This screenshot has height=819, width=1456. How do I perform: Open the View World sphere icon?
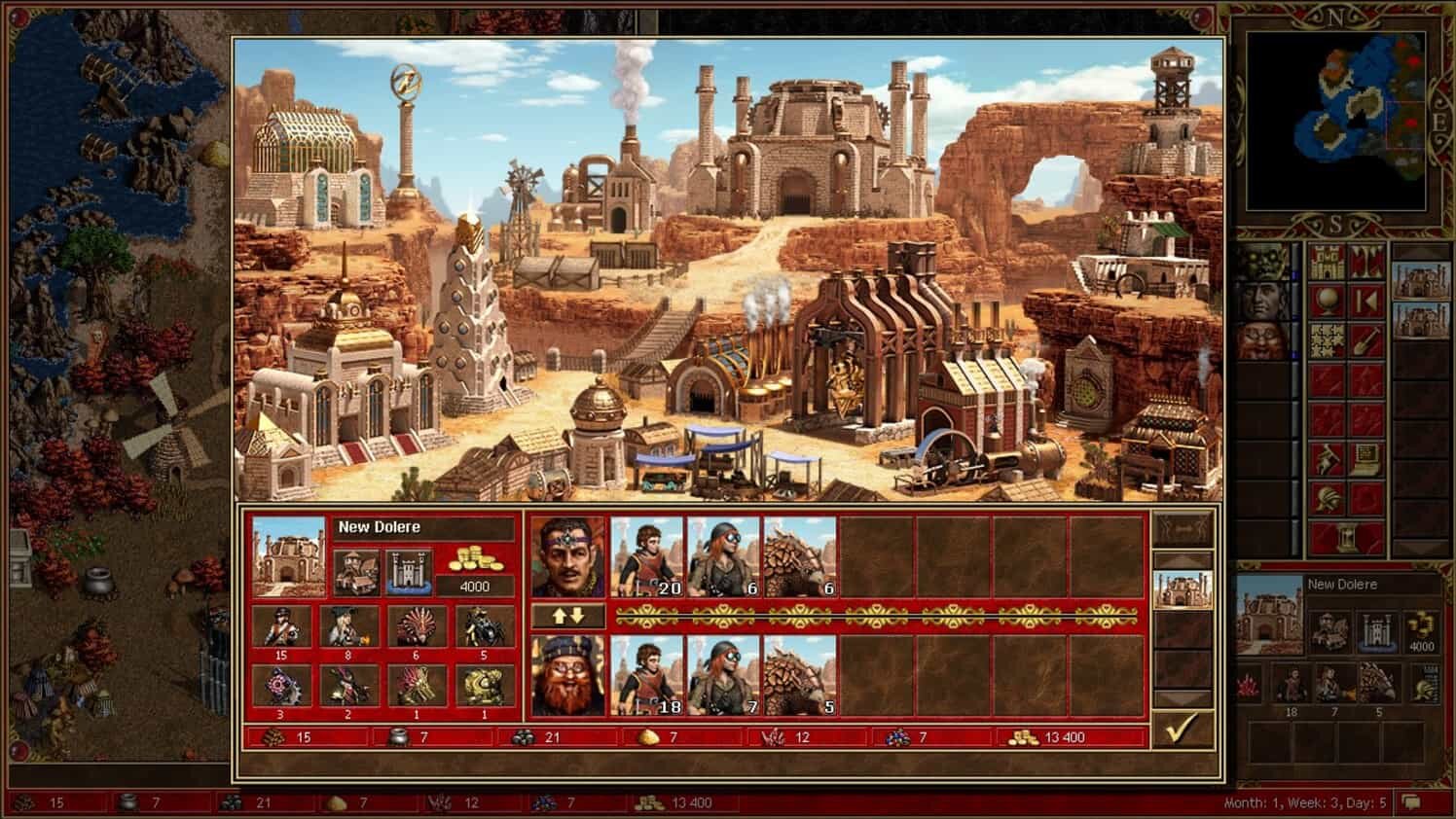[x=1327, y=298]
